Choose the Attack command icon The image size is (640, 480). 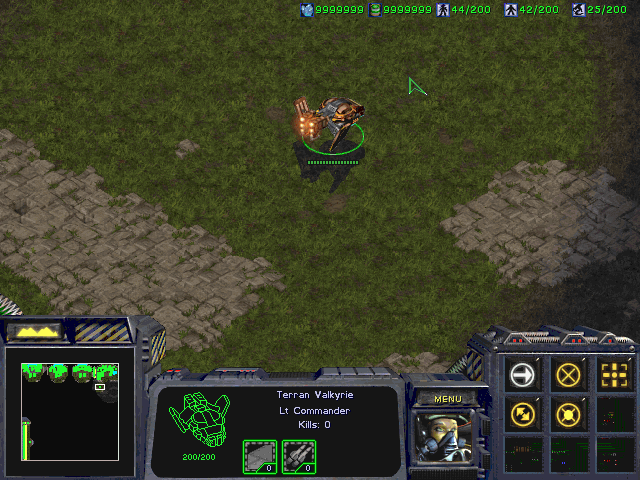[x=615, y=374]
